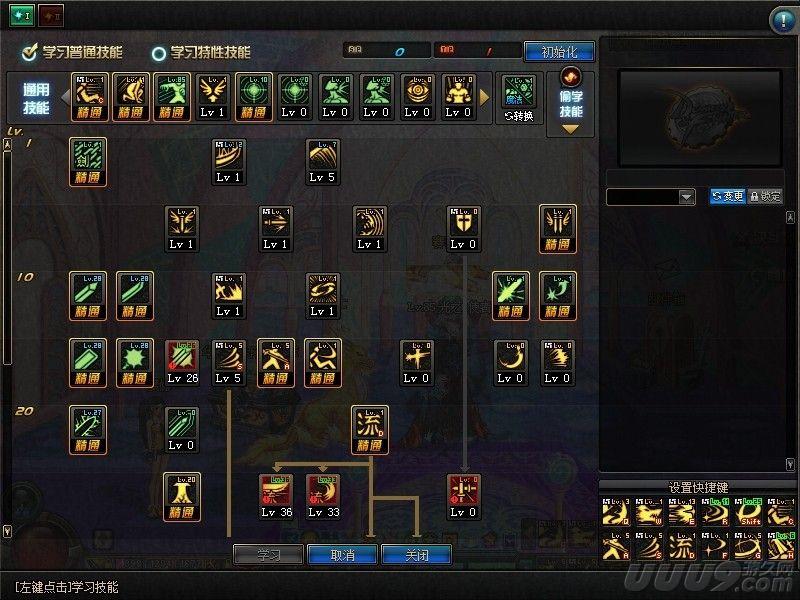The image size is (800, 600).
Task: Choose the red Lv 26 skill icon
Action: click(x=183, y=362)
